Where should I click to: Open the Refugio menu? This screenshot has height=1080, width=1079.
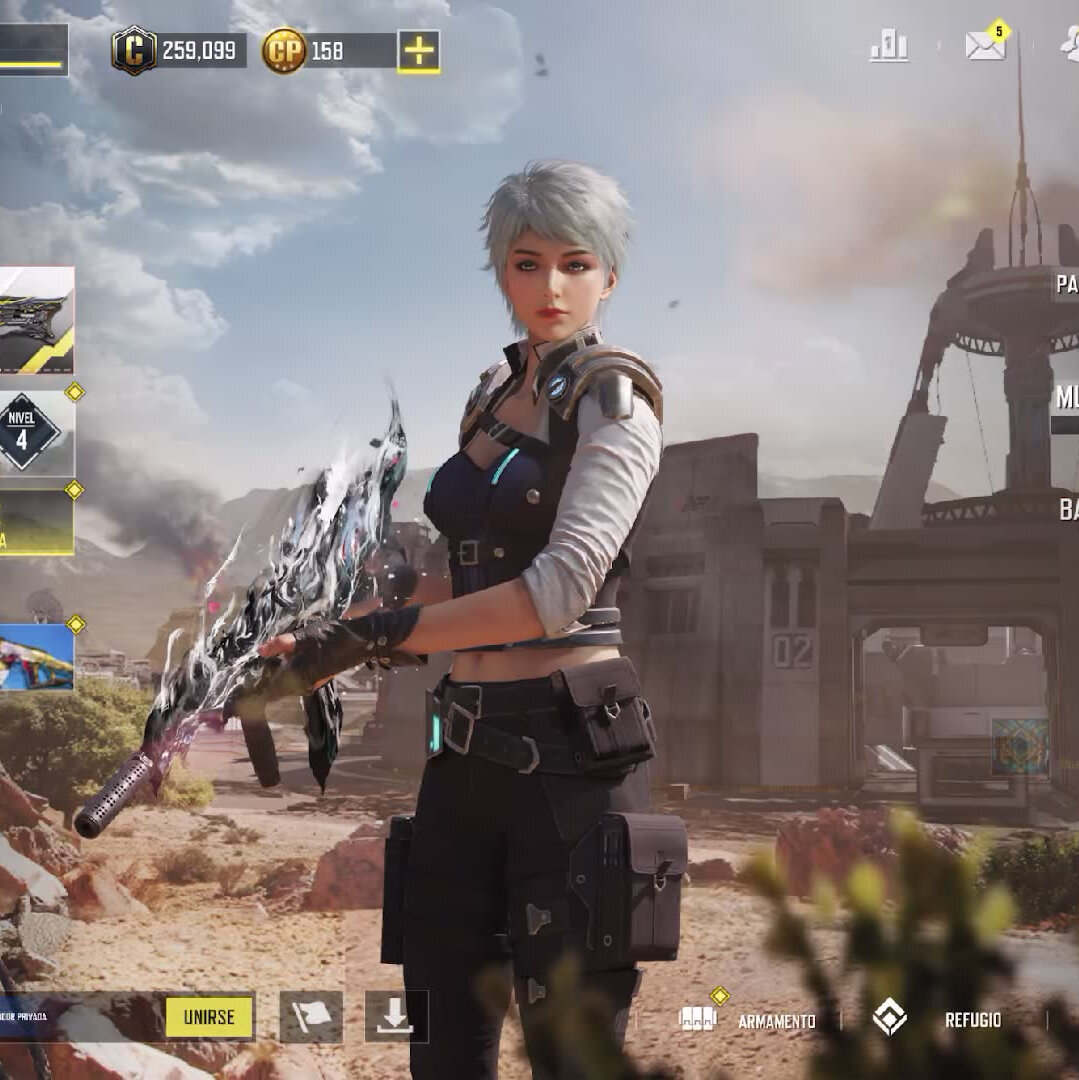coord(938,1019)
